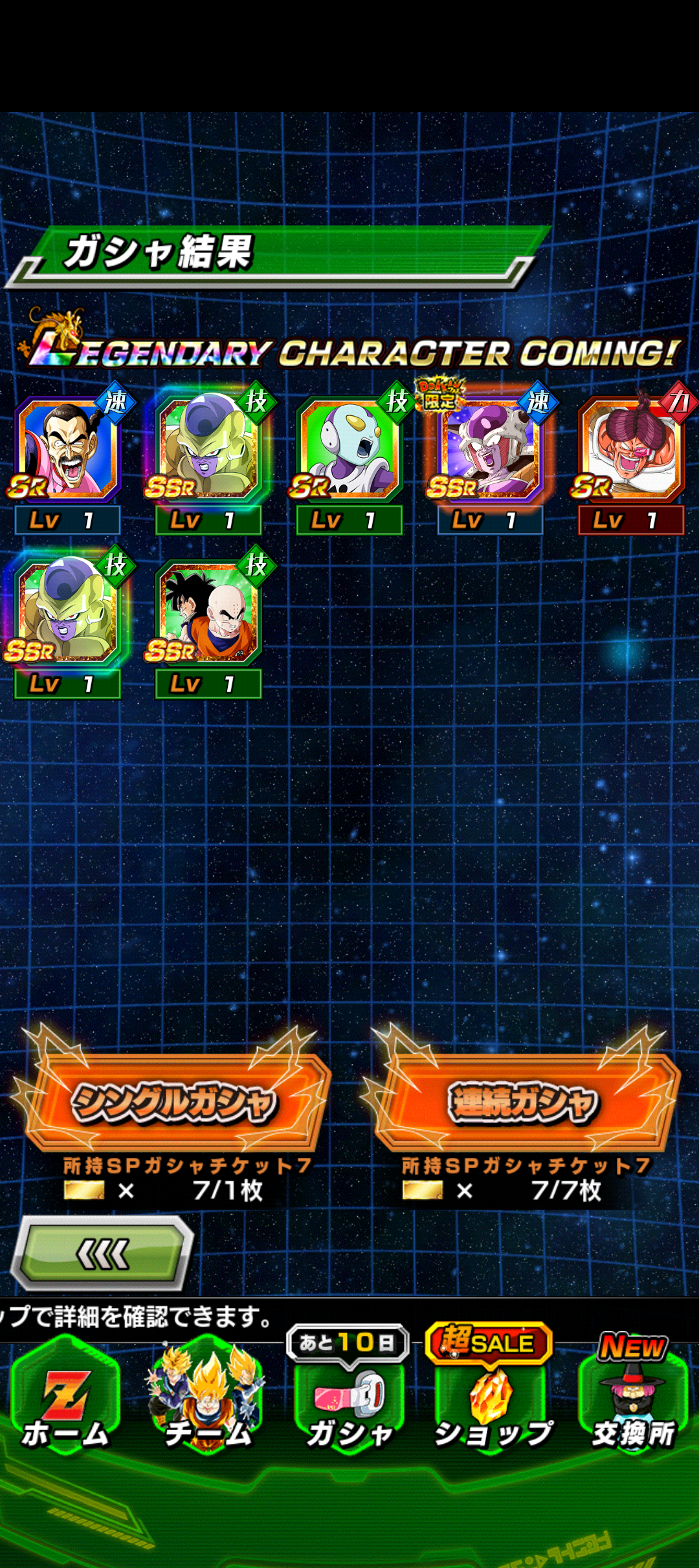View the SR Mercenary Tao card
The image size is (699, 1568).
[x=67, y=451]
